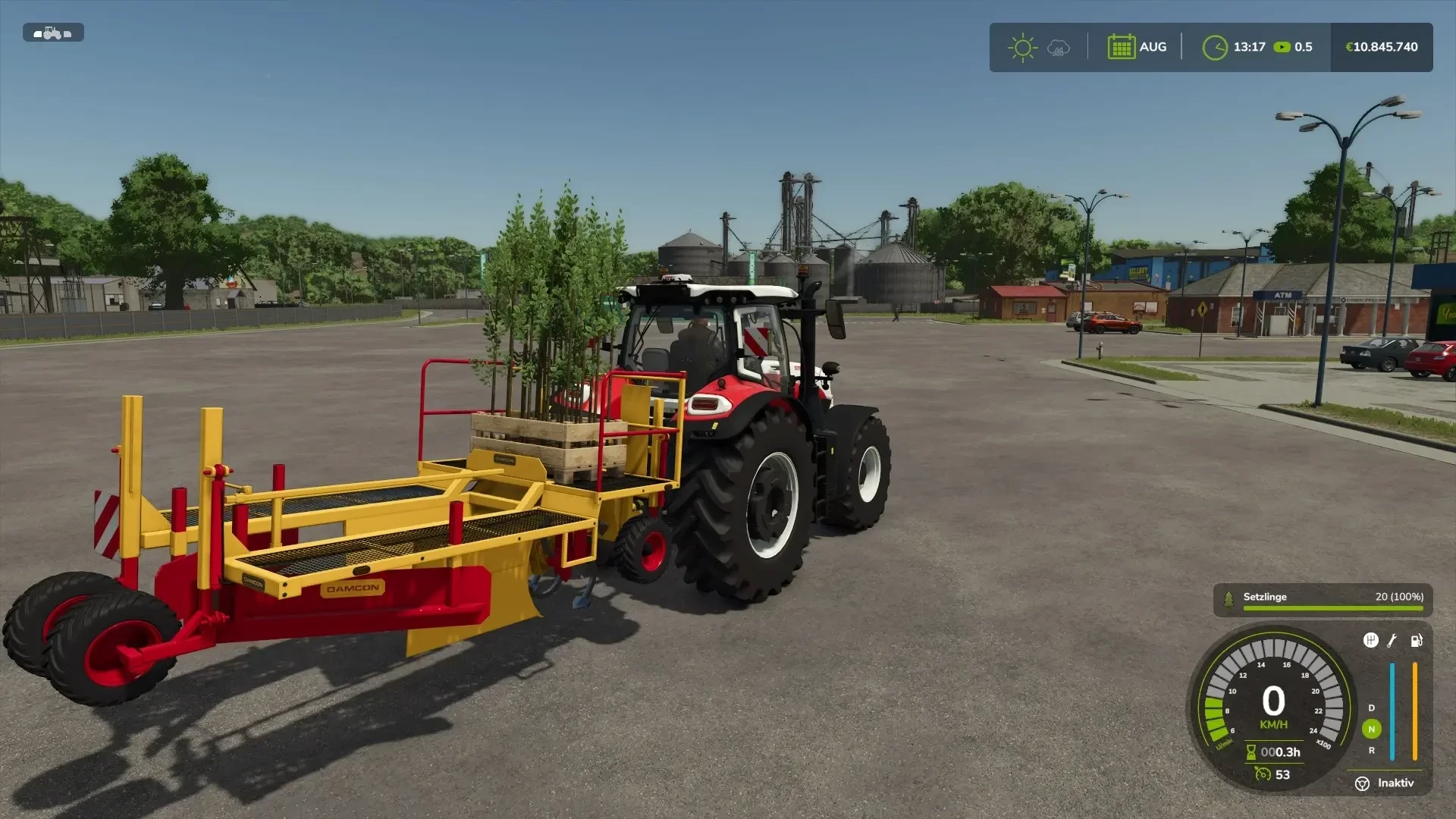
Task: Click the hourglass operating hours icon
Action: [x=1251, y=752]
